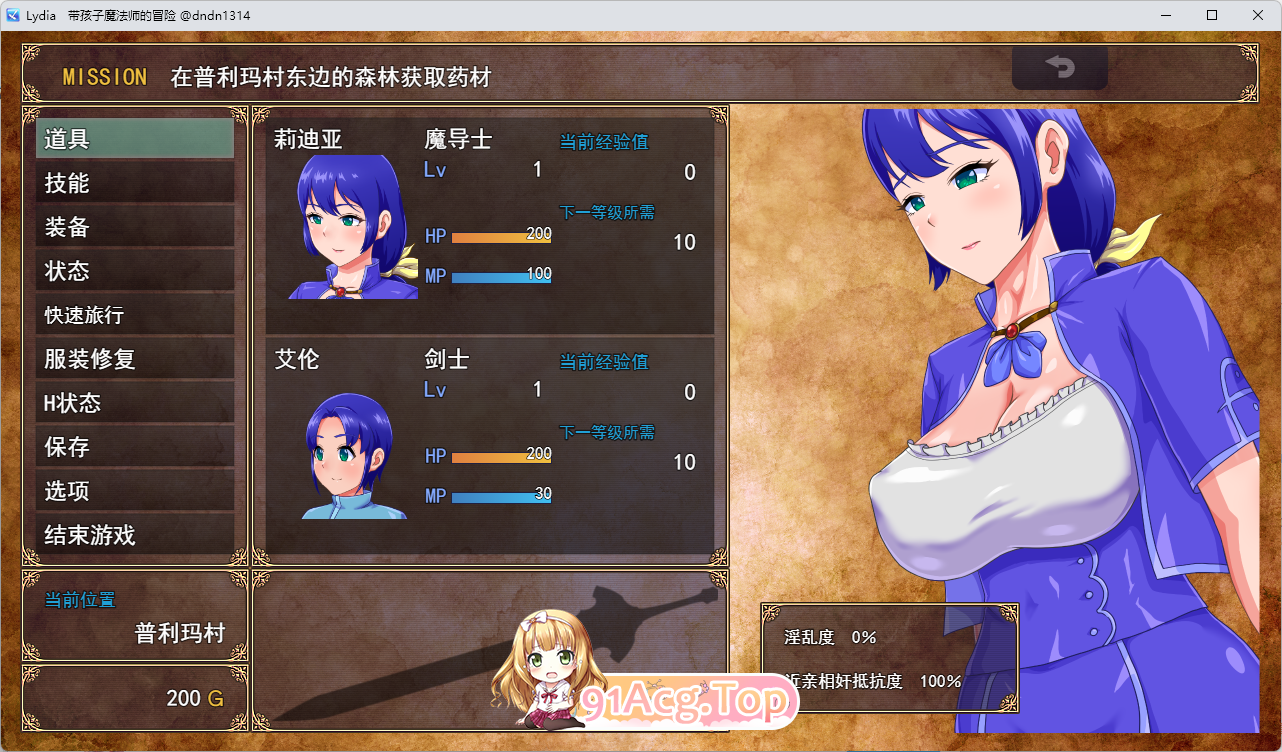
Task: Click the 当前位置 location marker label
Action: 79,600
